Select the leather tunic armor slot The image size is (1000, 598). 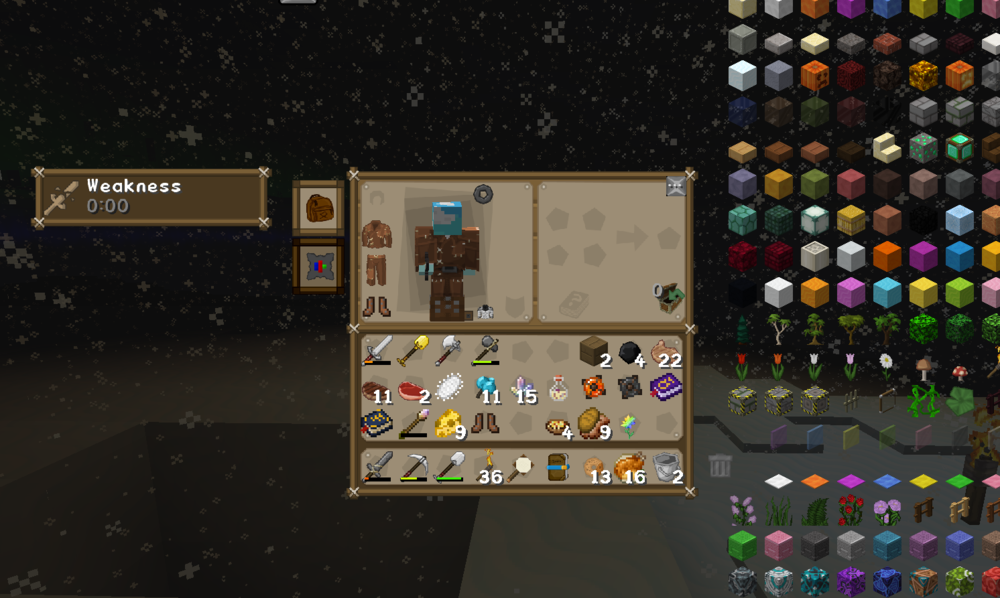click(x=377, y=238)
